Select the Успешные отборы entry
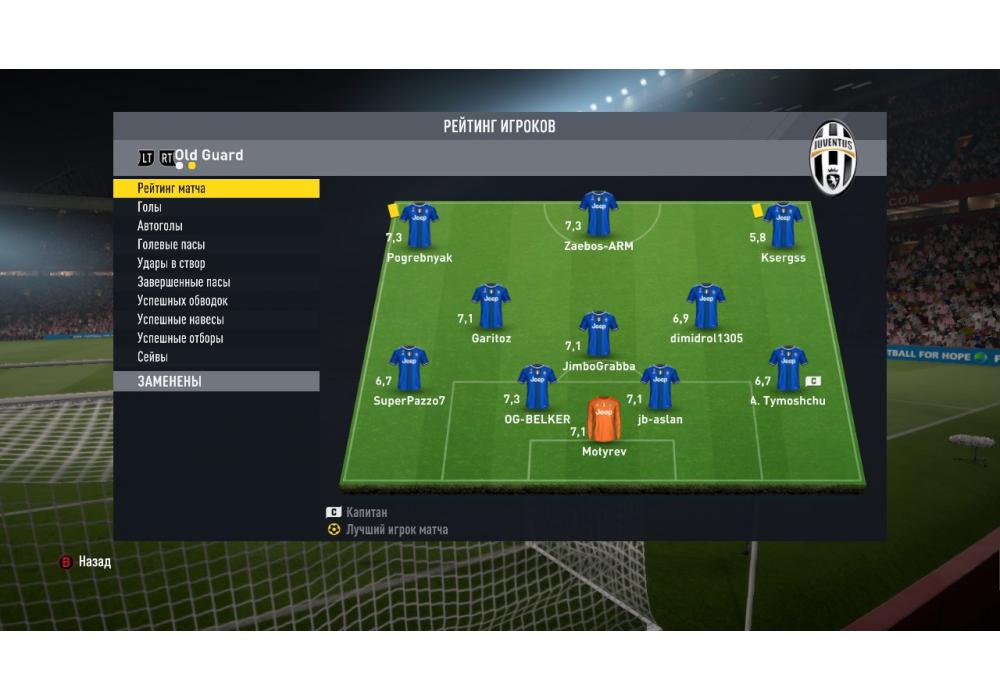This screenshot has width=1000, height=700. pos(180,338)
